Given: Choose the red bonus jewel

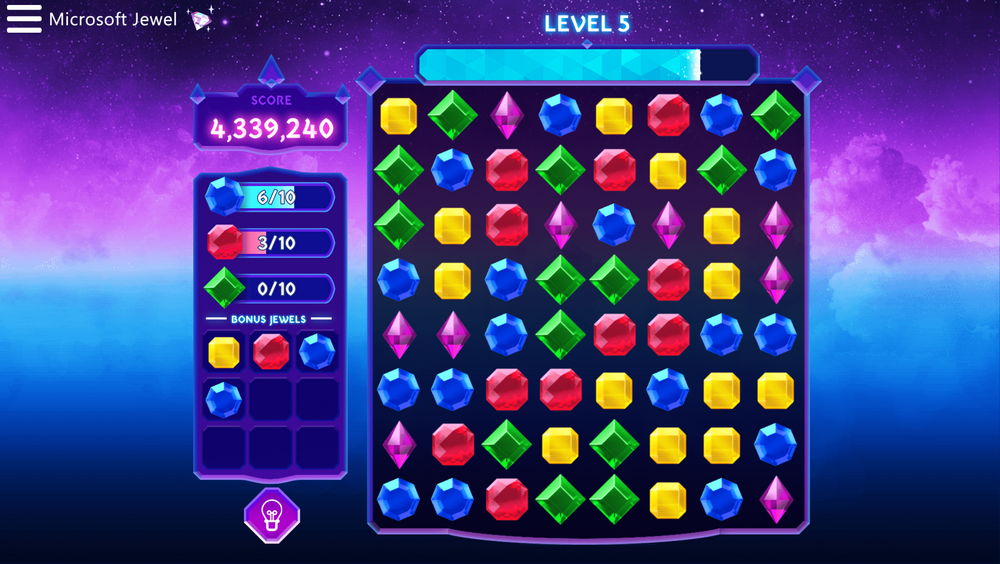Looking at the screenshot, I should (271, 352).
